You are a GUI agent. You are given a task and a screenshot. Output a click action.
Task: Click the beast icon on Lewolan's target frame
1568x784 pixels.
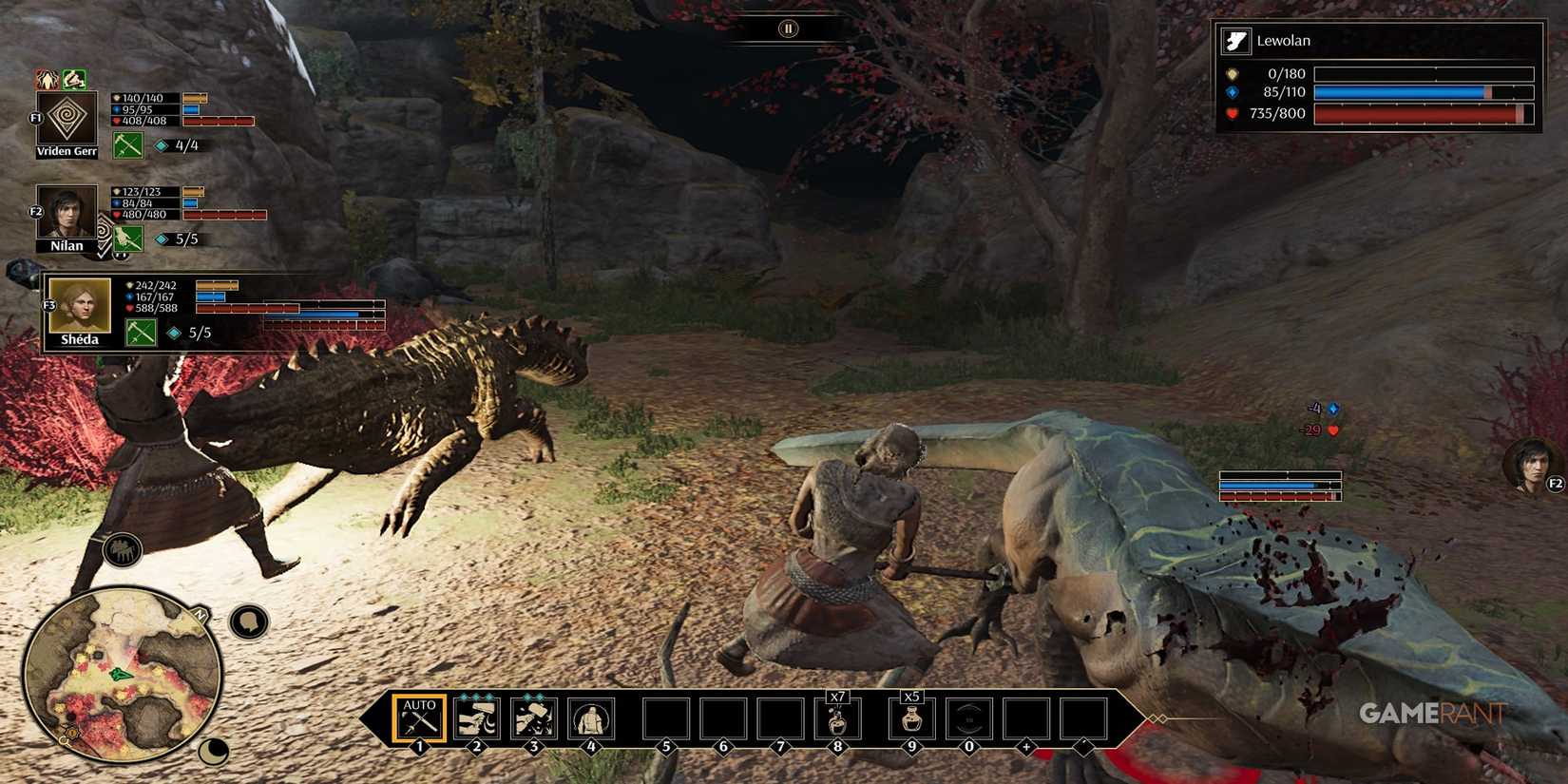click(1236, 40)
